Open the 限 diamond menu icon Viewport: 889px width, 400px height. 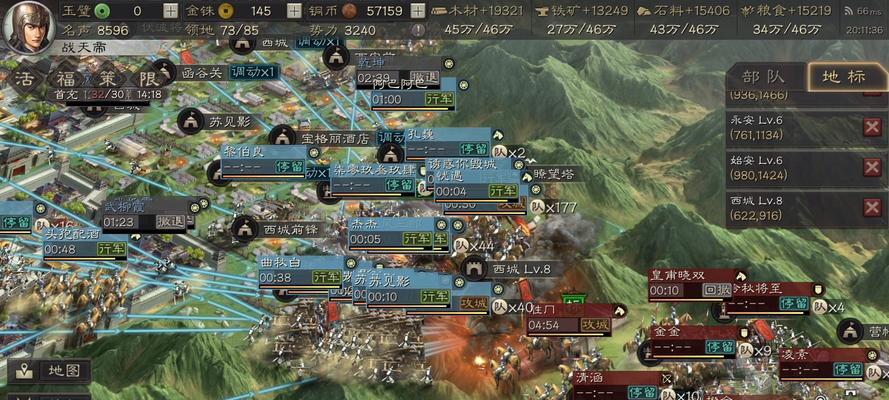click(148, 78)
